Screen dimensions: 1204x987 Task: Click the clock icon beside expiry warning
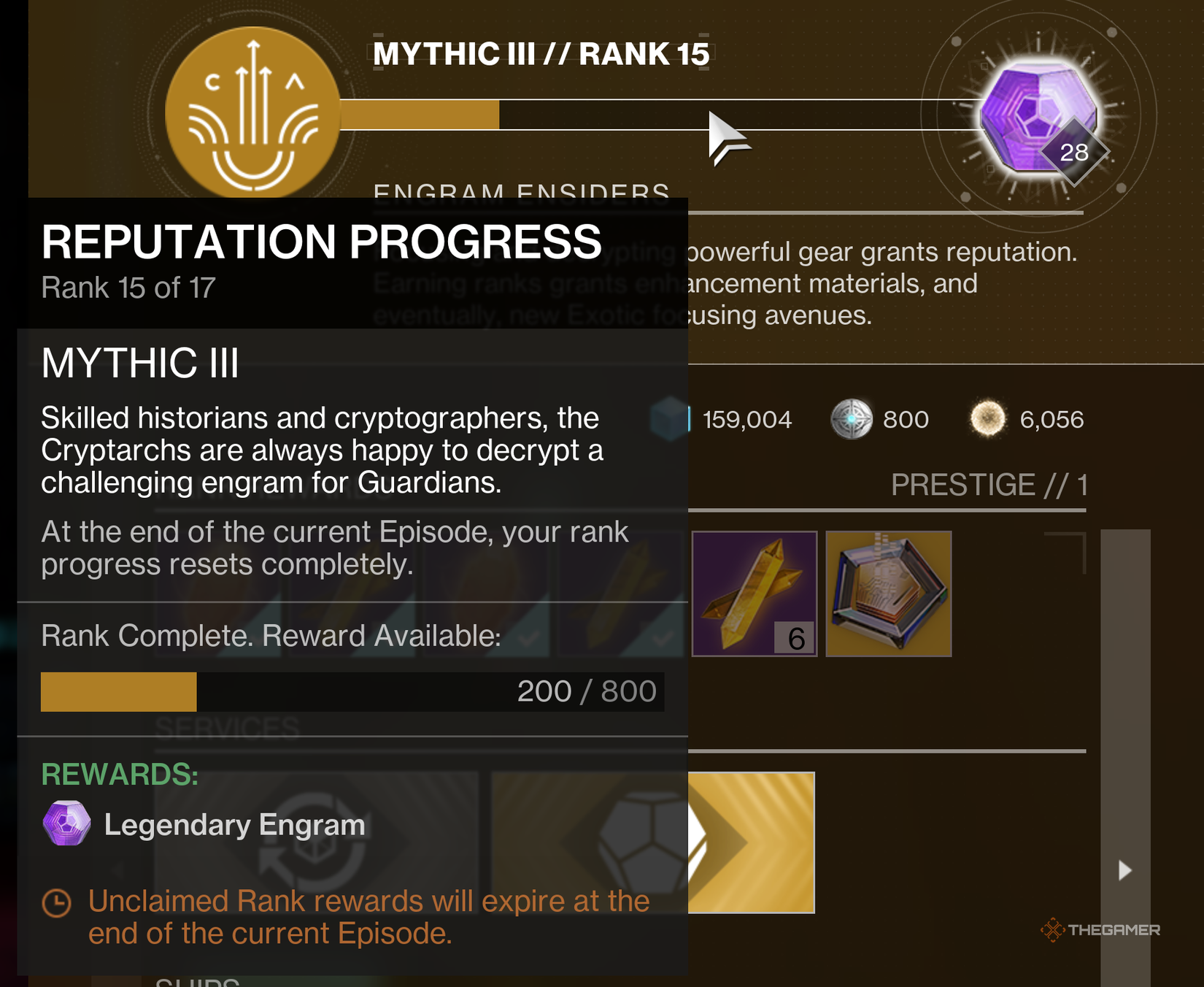pyautogui.click(x=55, y=902)
